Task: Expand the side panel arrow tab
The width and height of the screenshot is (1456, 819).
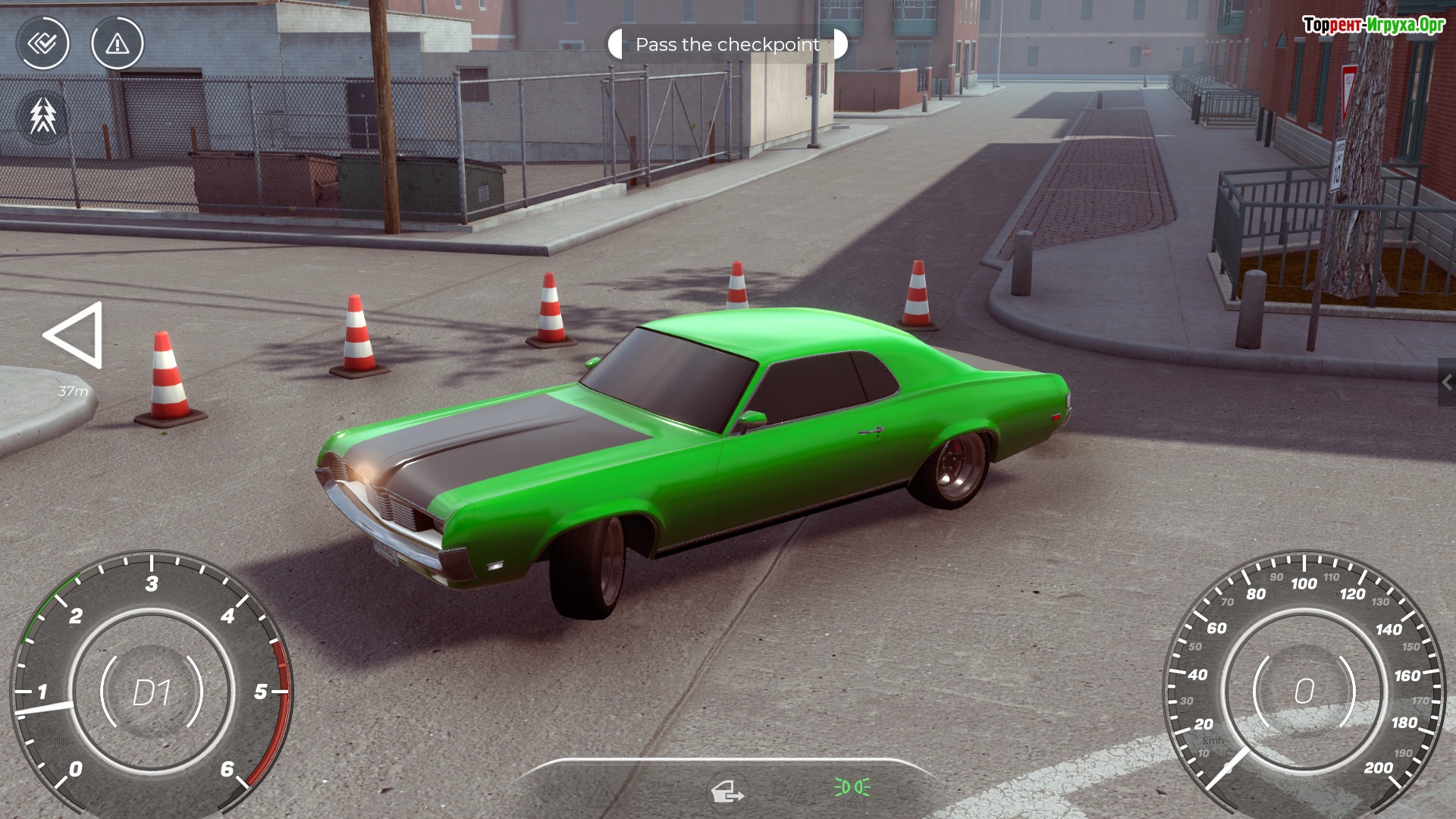Action: (x=1446, y=383)
